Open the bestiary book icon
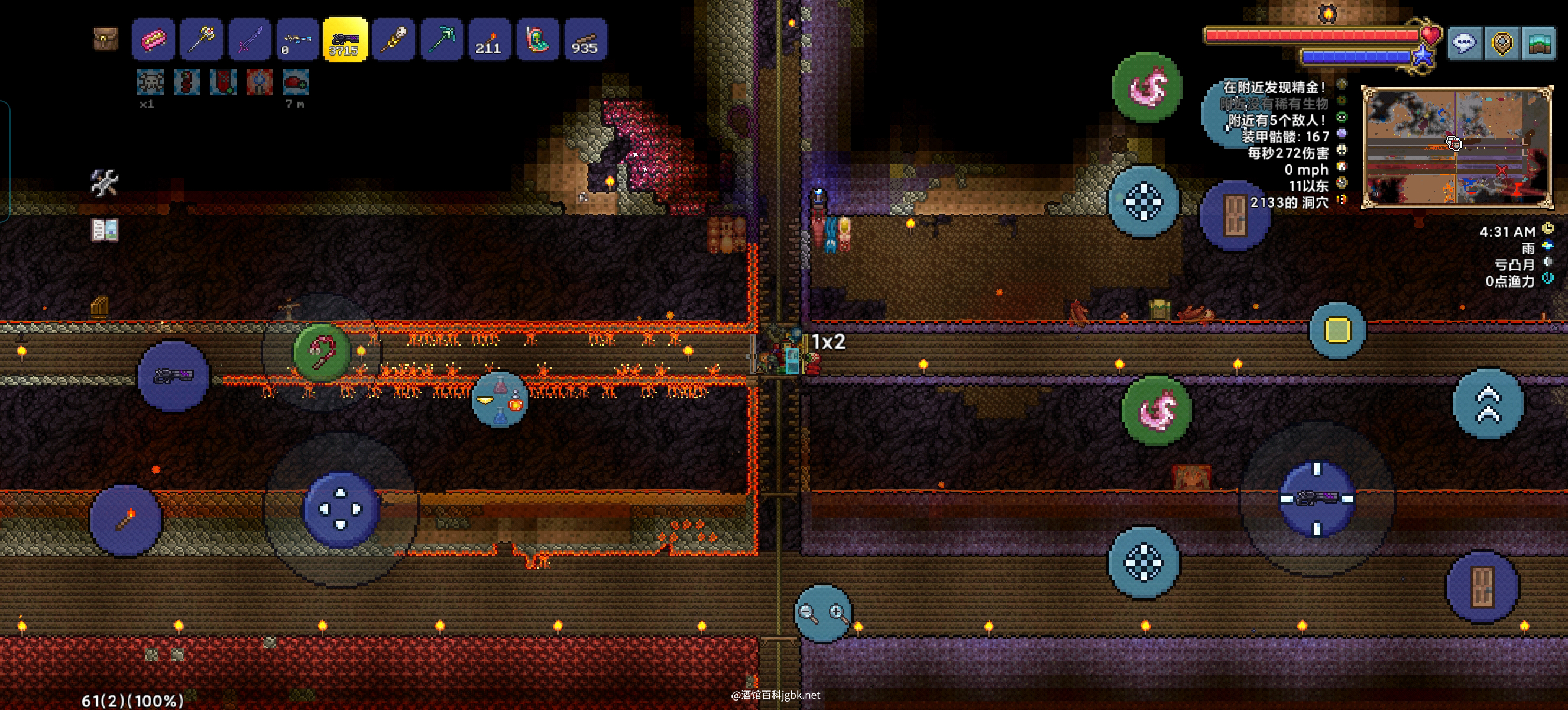 click(105, 230)
